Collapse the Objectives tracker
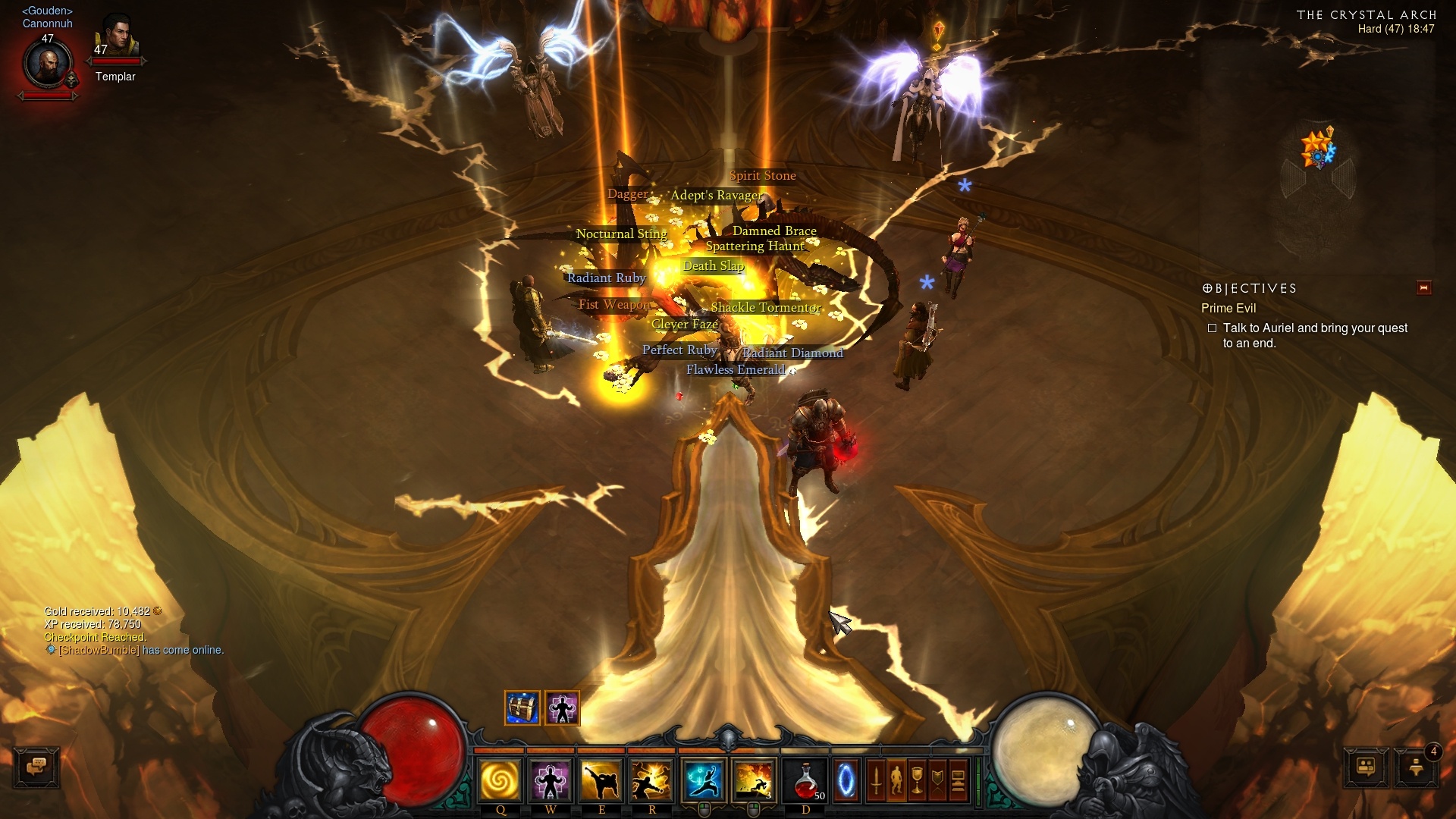Screen dimensions: 1456x819 click(1423, 287)
